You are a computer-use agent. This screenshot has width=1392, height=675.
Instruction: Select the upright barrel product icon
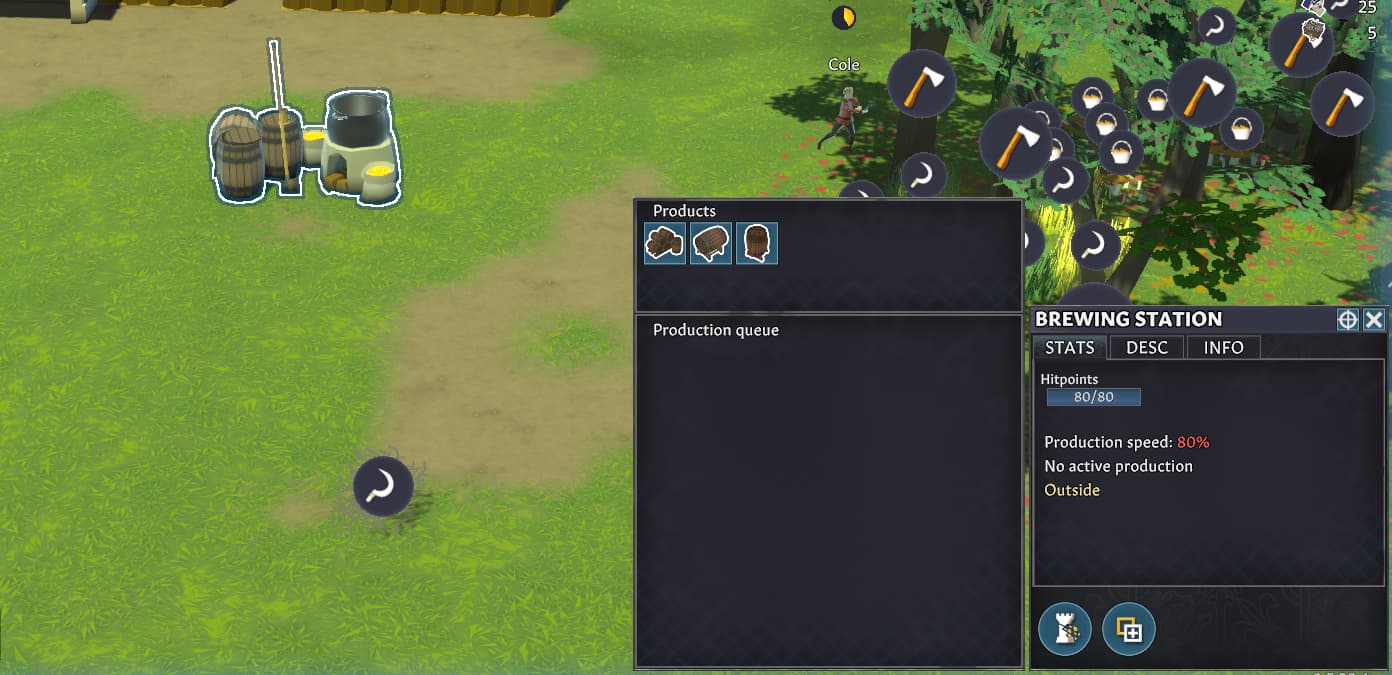pyautogui.click(x=757, y=243)
